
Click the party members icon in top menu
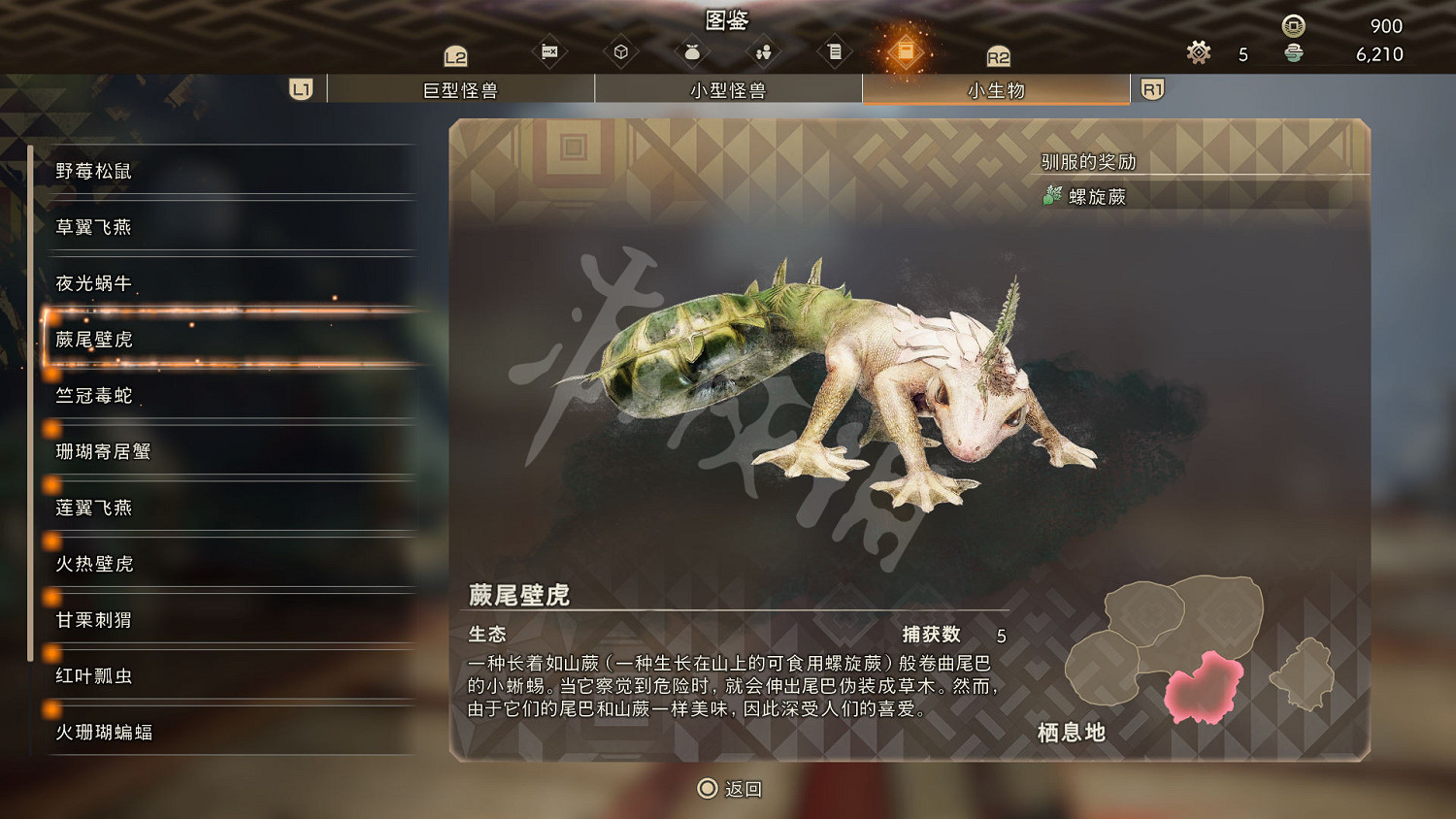[x=763, y=49]
